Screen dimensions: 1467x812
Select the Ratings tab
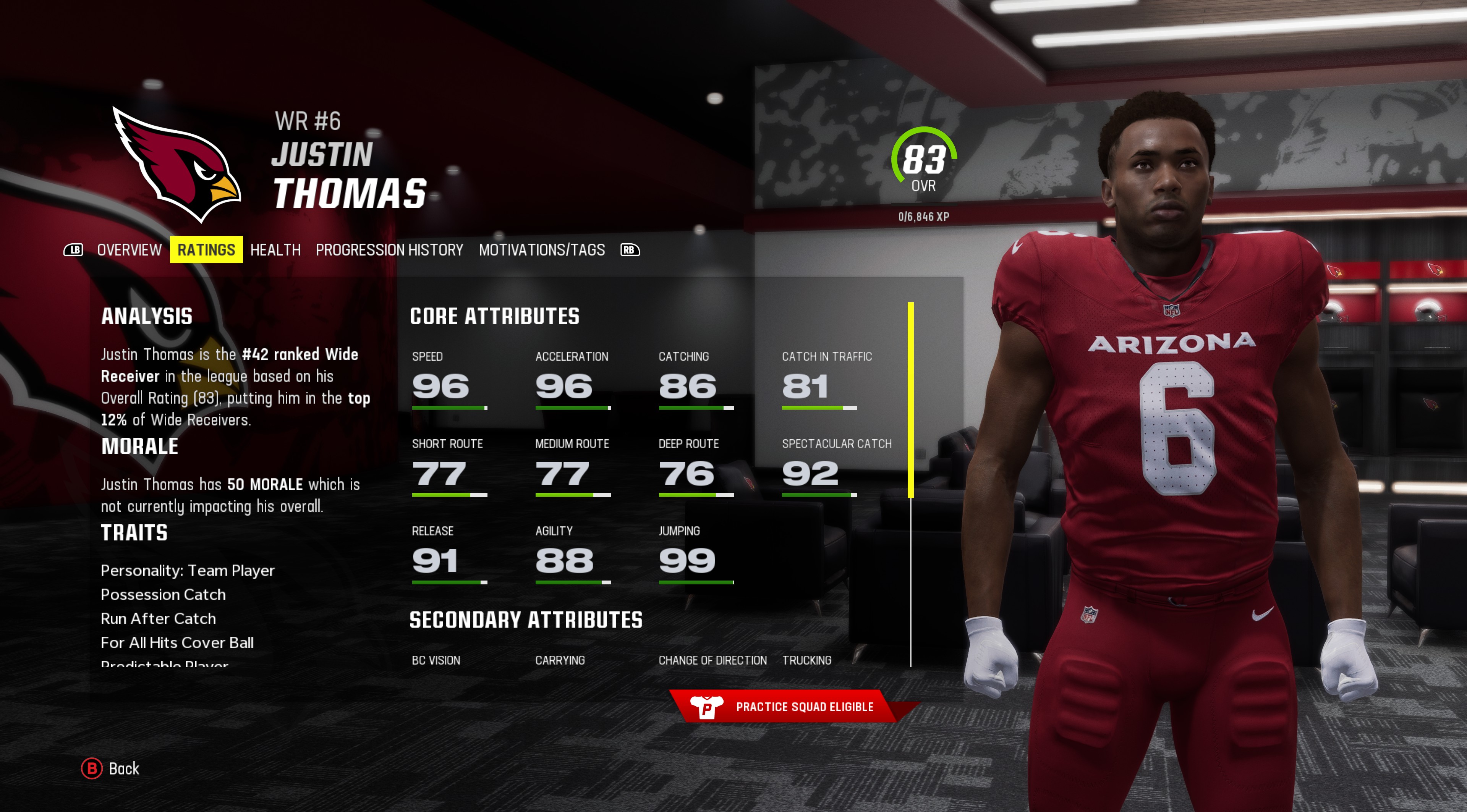(x=206, y=250)
